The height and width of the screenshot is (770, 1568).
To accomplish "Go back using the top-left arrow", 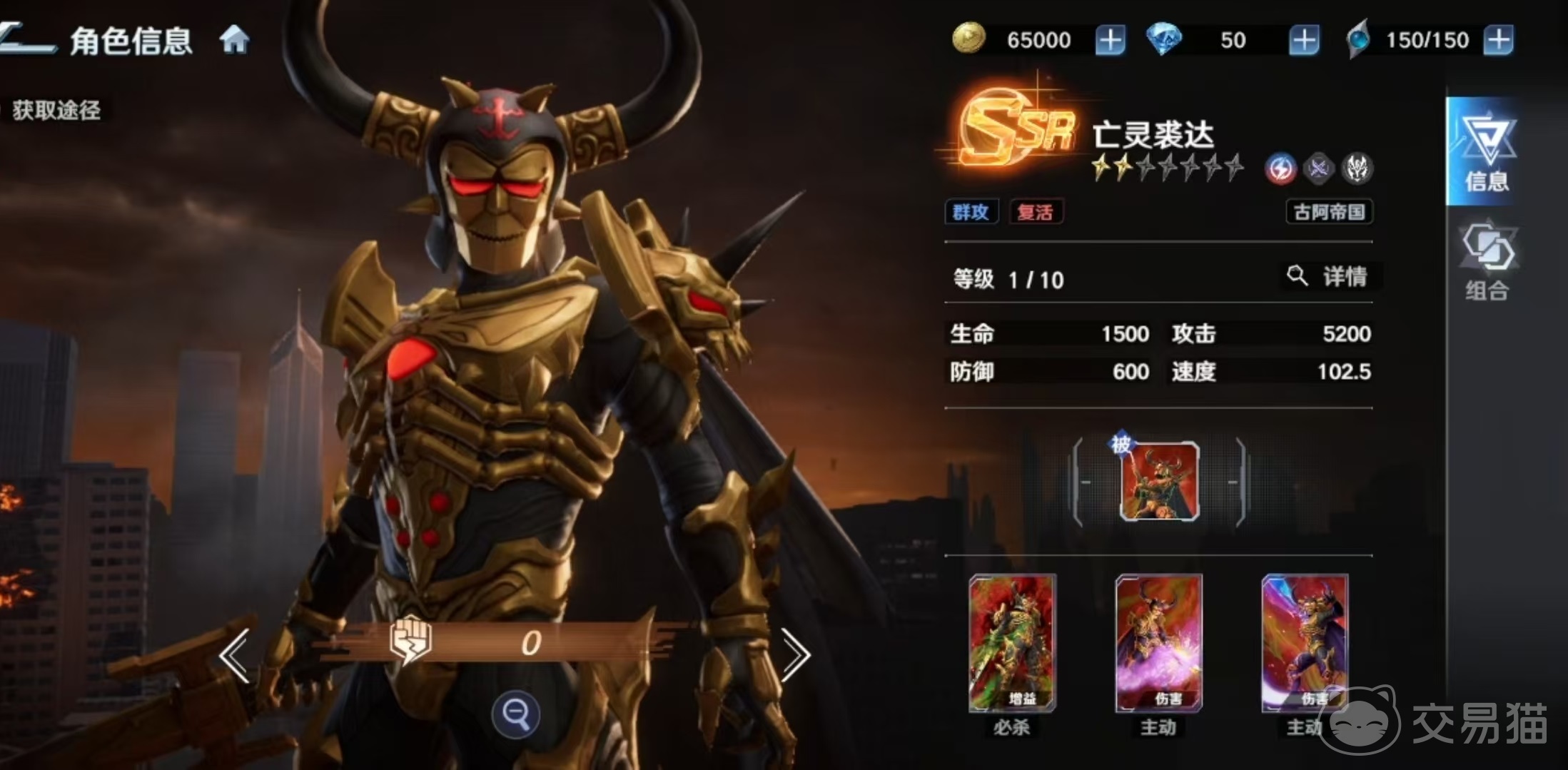I will [x=27, y=39].
